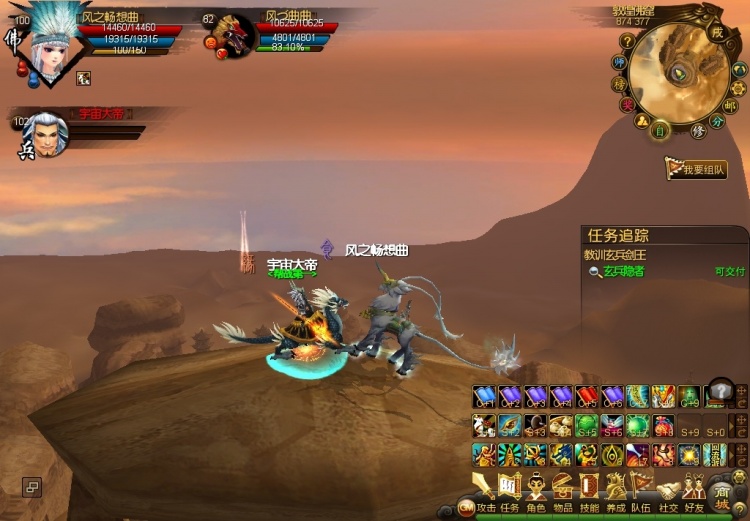This screenshot has height=521, width=750.
Task: Click the circular minimap
Action: (683, 73)
